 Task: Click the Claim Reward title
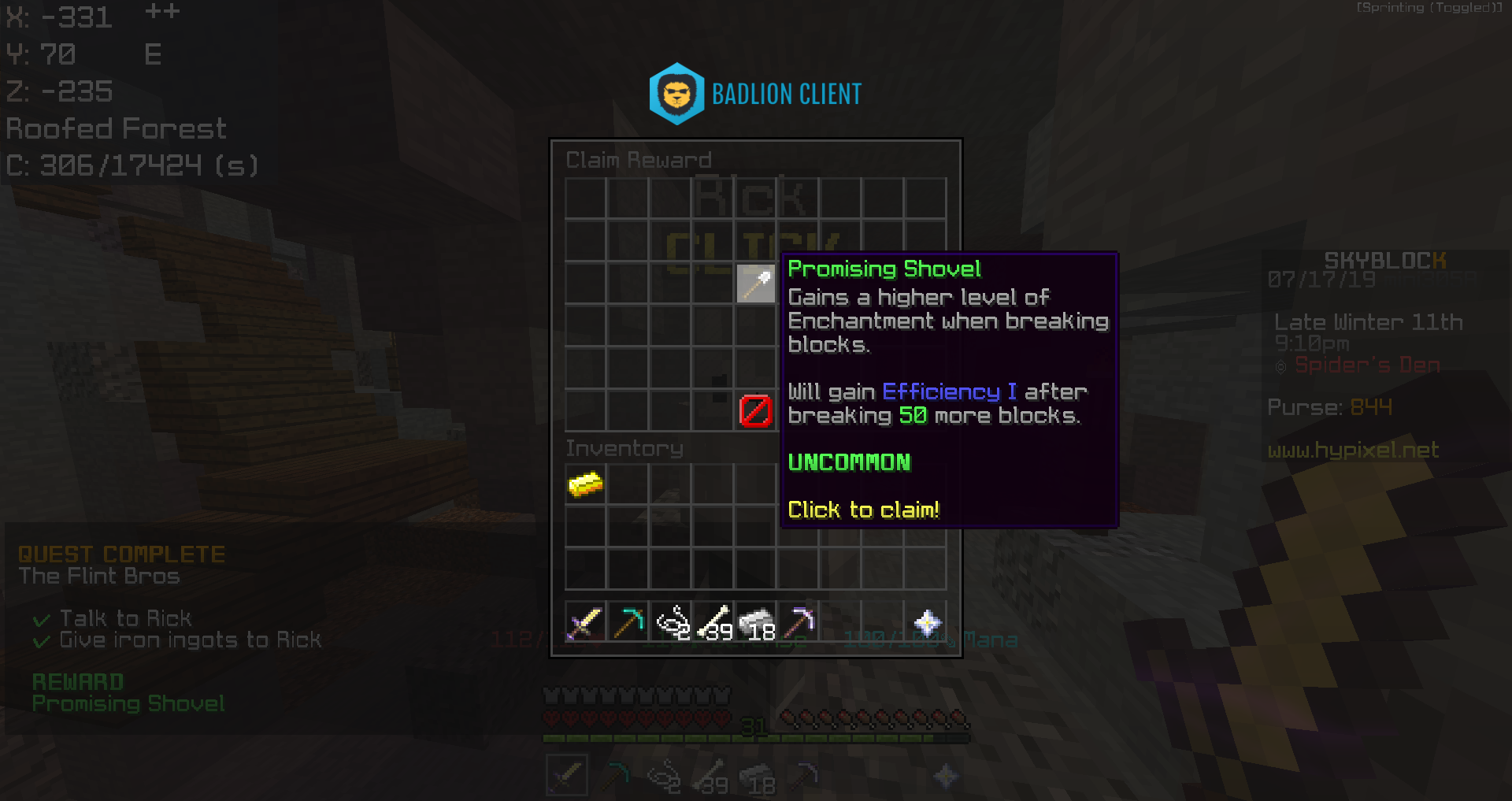coord(639,160)
